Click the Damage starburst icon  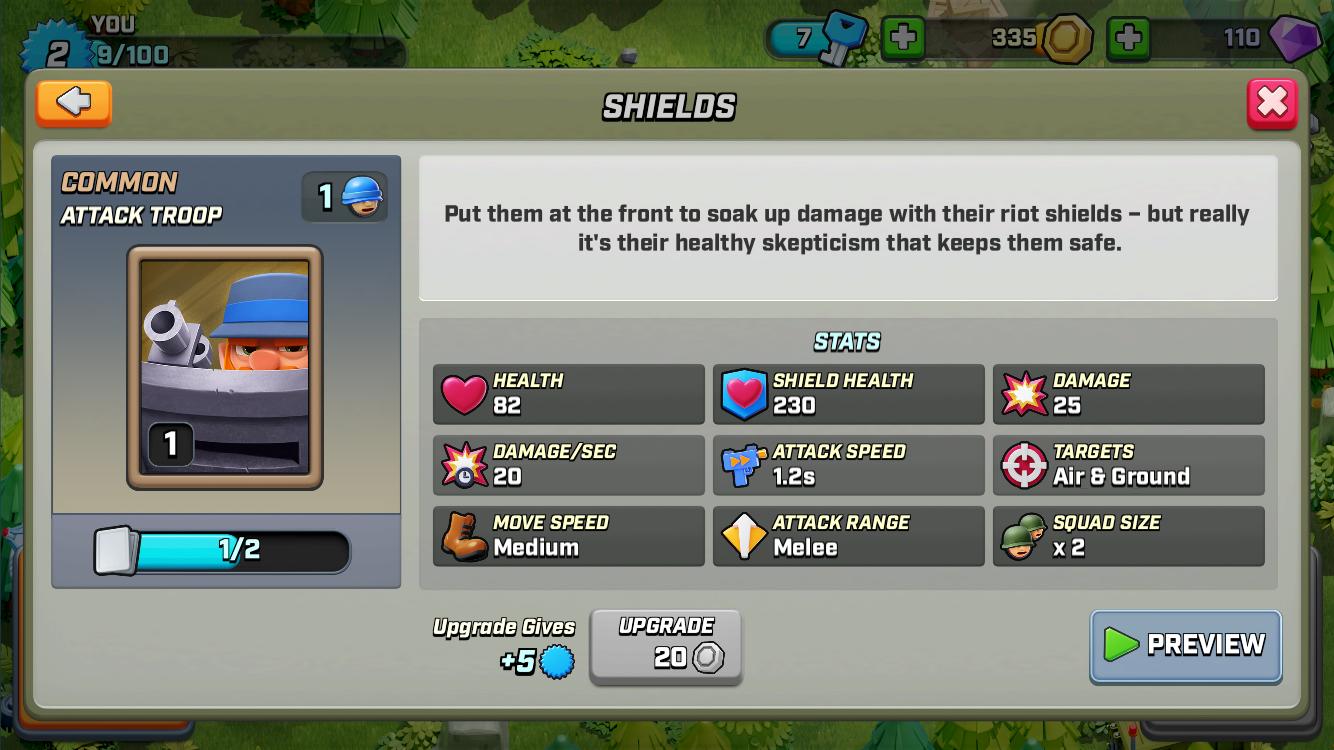1020,393
